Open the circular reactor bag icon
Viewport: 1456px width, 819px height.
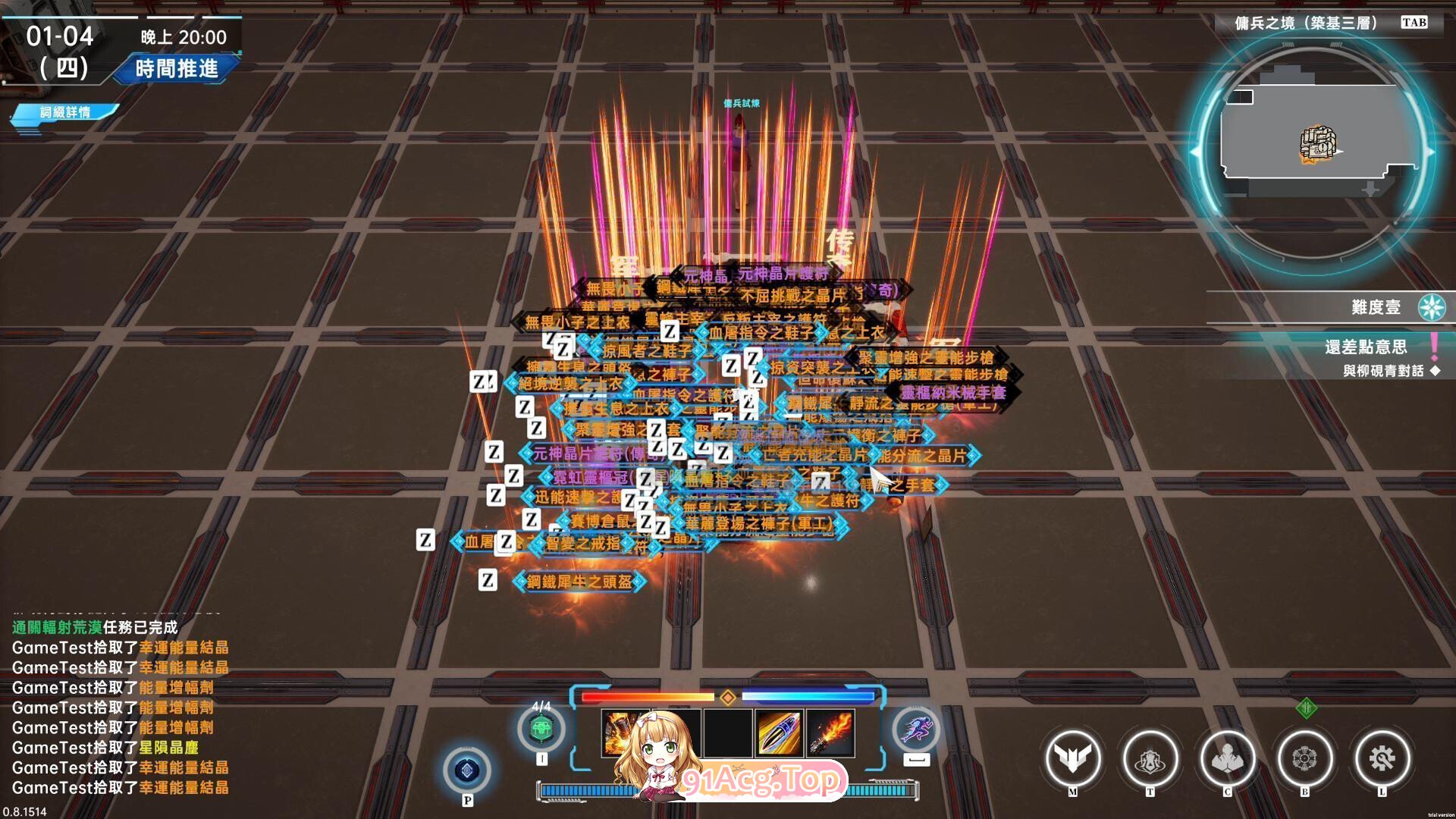click(1304, 758)
